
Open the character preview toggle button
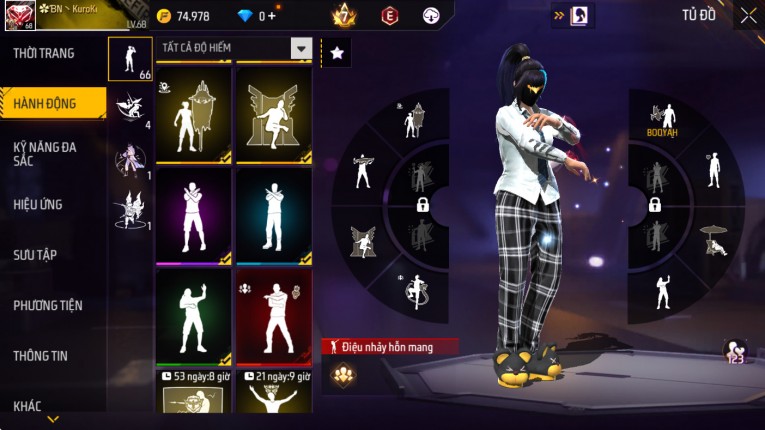pos(579,15)
